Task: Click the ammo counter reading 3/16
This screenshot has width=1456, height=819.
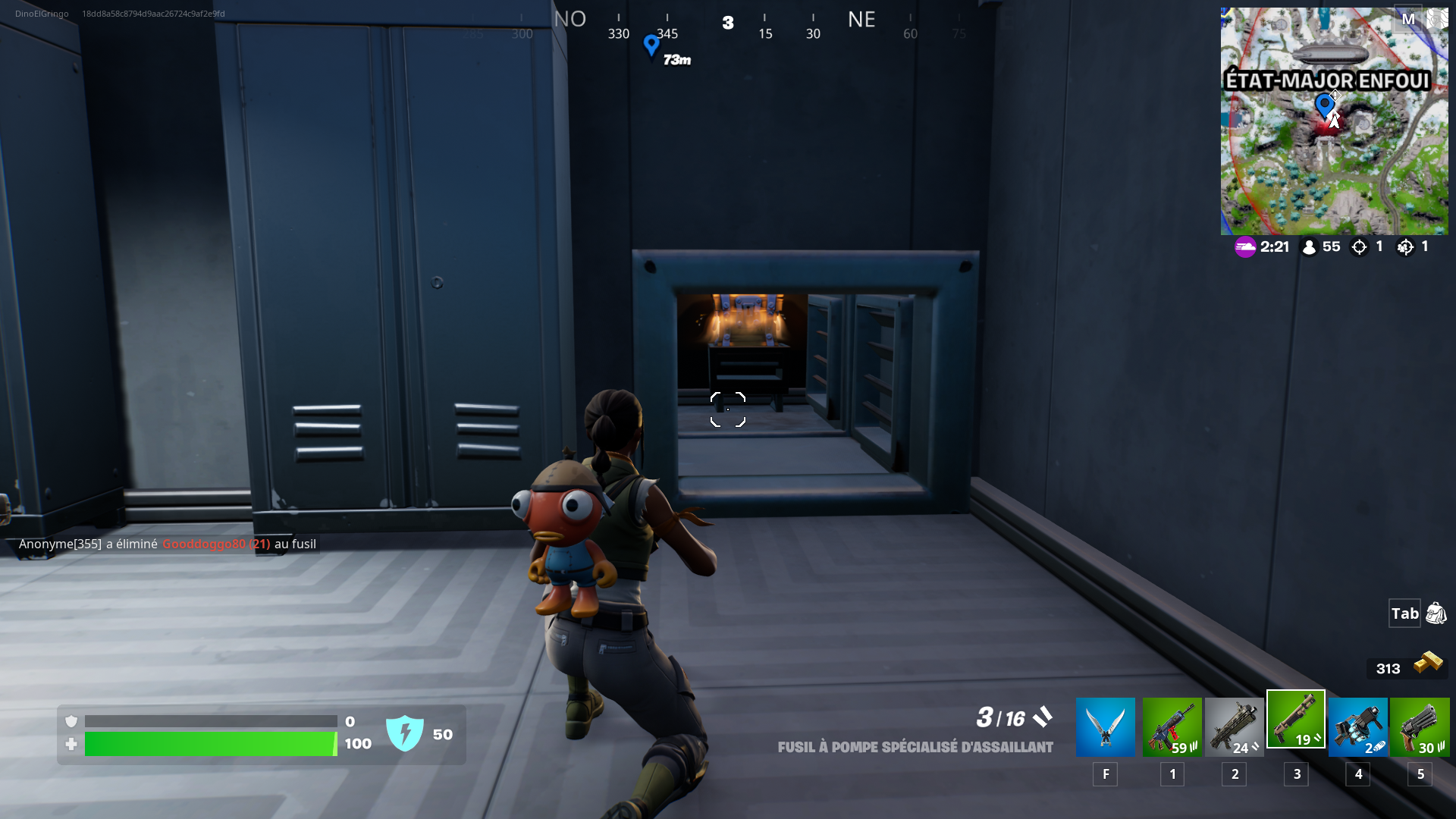Action: point(1000,717)
